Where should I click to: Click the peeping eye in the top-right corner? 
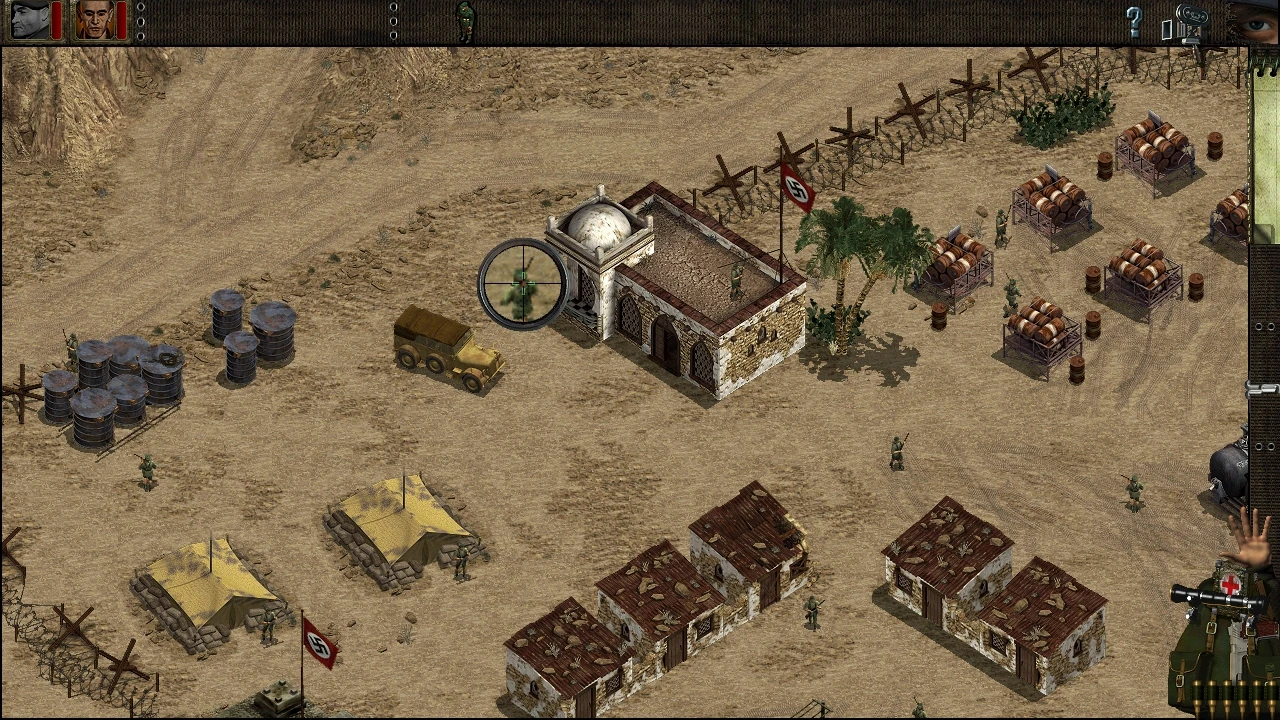pos(1256,24)
